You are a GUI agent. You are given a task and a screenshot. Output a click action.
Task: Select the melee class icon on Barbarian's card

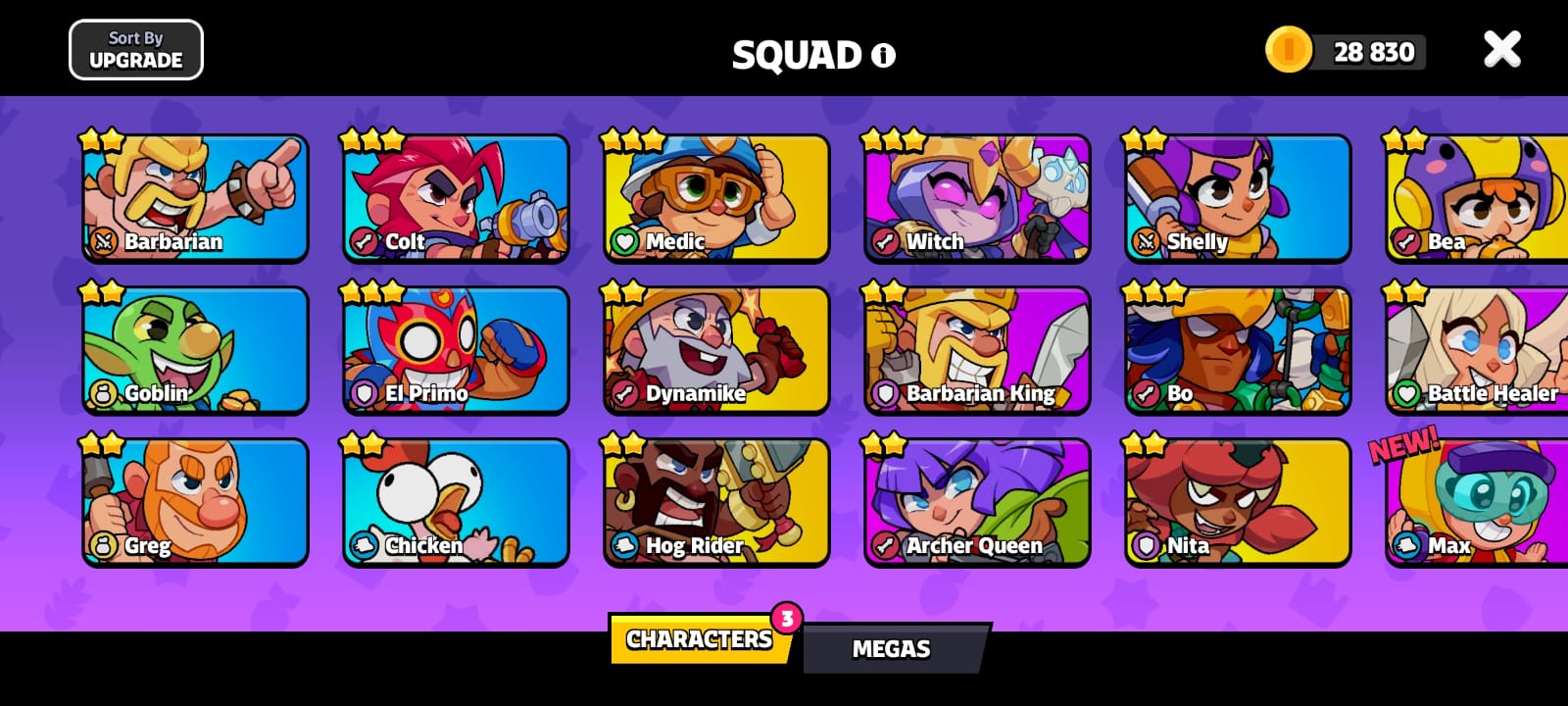(102, 241)
